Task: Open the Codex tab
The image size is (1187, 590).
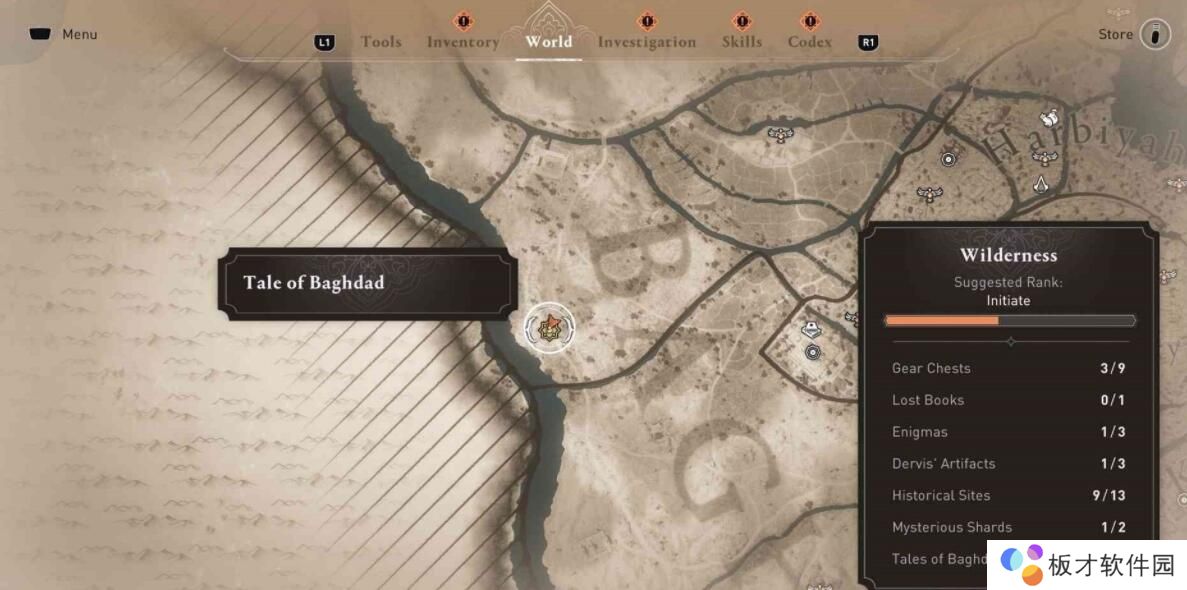Action: (809, 42)
